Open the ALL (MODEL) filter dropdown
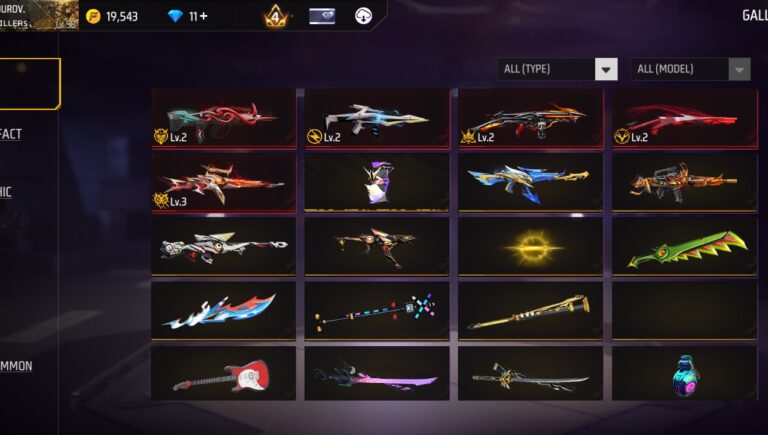Screen dimensions: 768x435 pyautogui.click(x=691, y=69)
